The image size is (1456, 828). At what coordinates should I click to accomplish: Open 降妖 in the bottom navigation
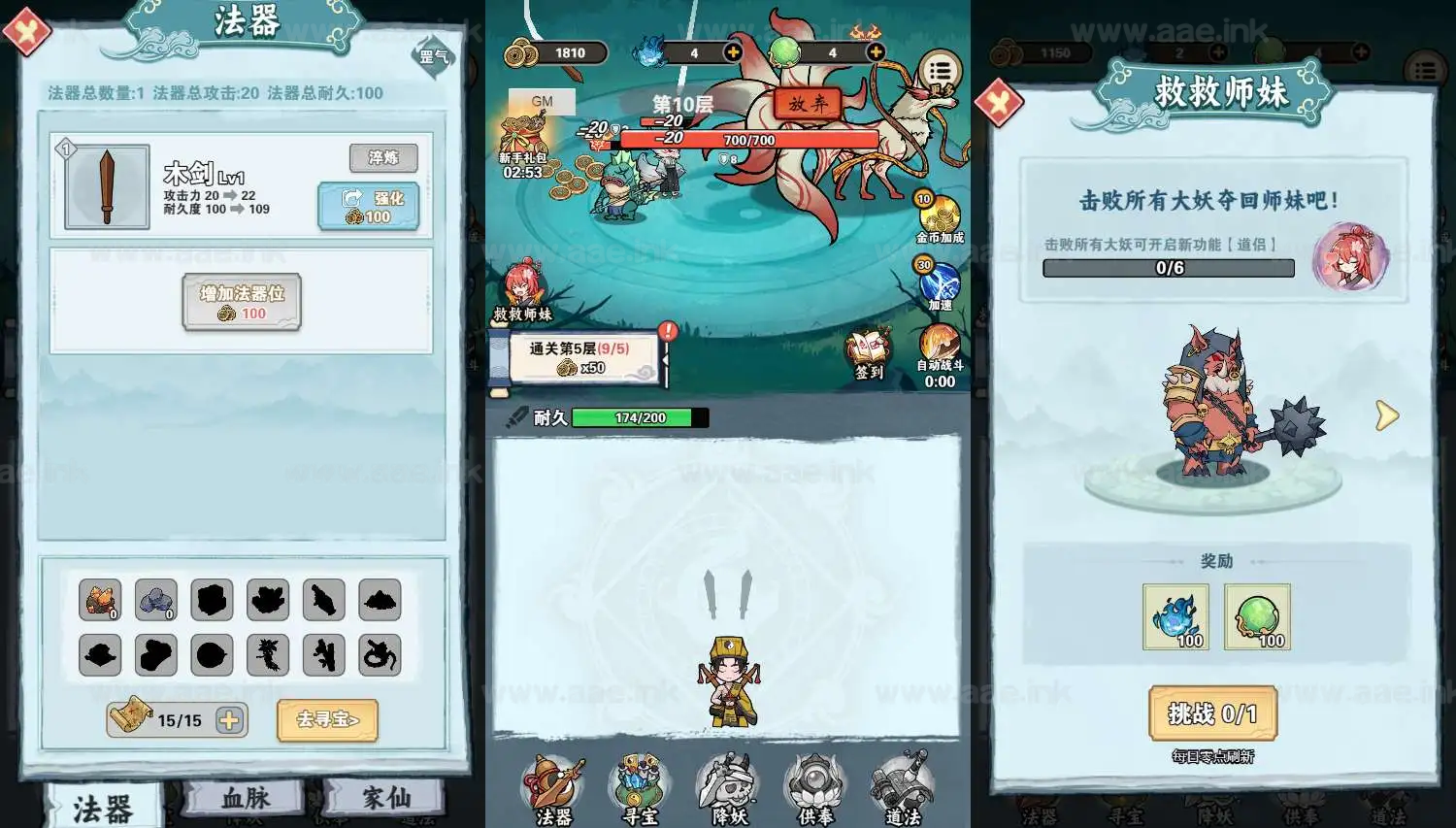[x=729, y=790]
